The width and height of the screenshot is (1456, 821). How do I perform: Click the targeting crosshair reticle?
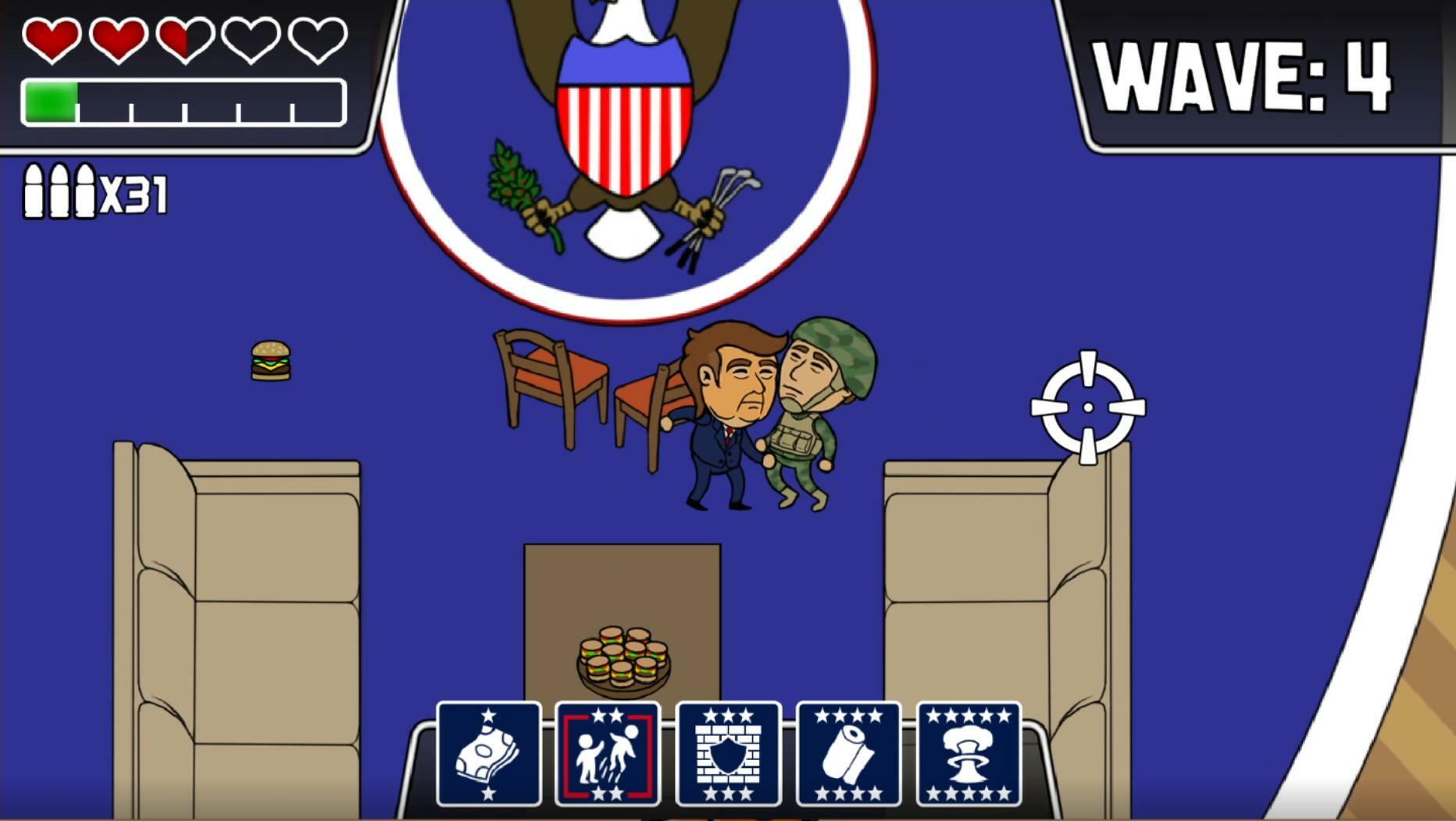click(1087, 408)
